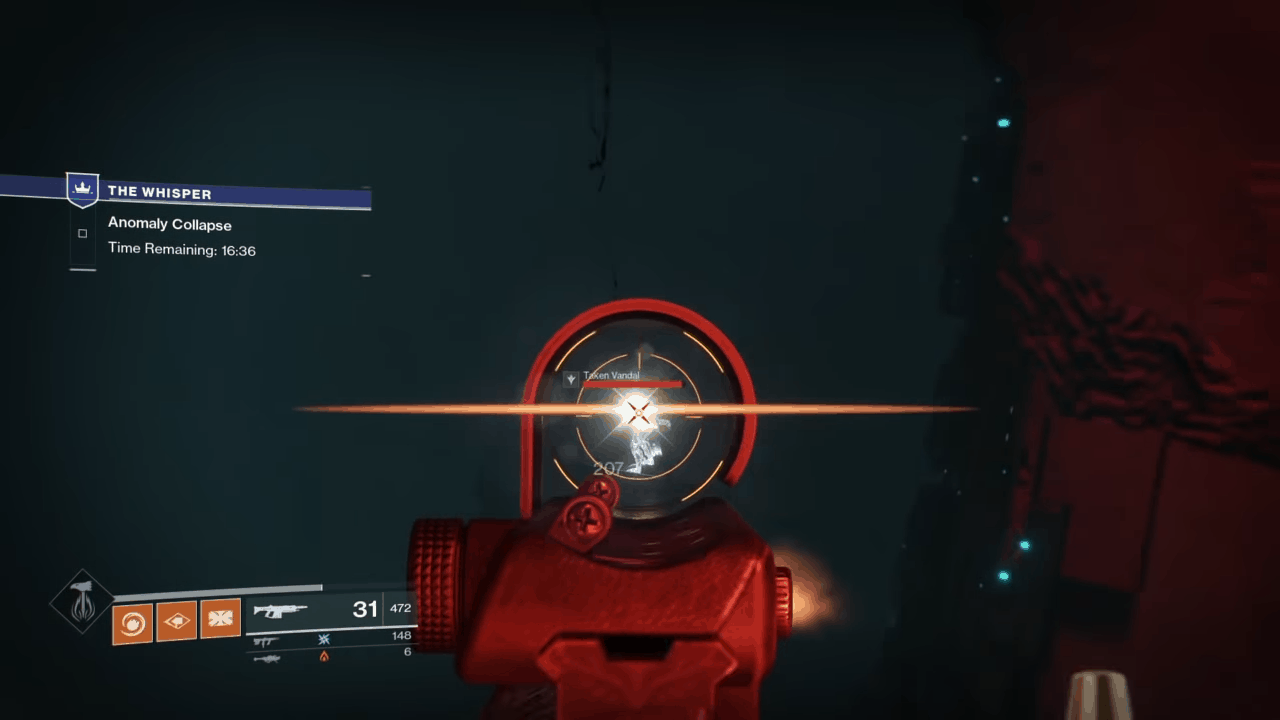Click the Time Remaining 16:36 timer
Image resolution: width=1280 pixels, height=720 pixels.
(182, 250)
